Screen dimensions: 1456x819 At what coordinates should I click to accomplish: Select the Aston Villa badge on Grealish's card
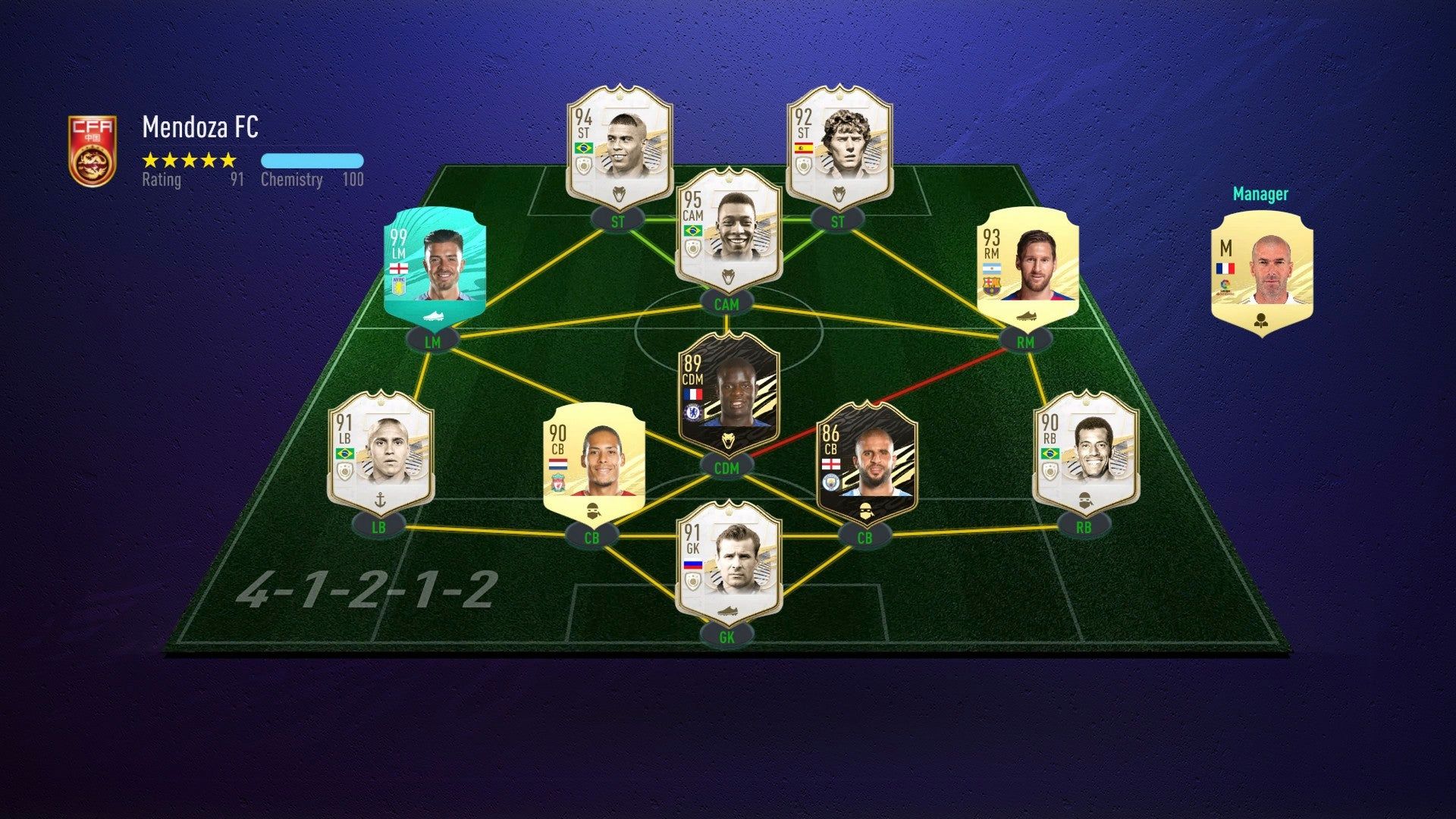(x=398, y=286)
